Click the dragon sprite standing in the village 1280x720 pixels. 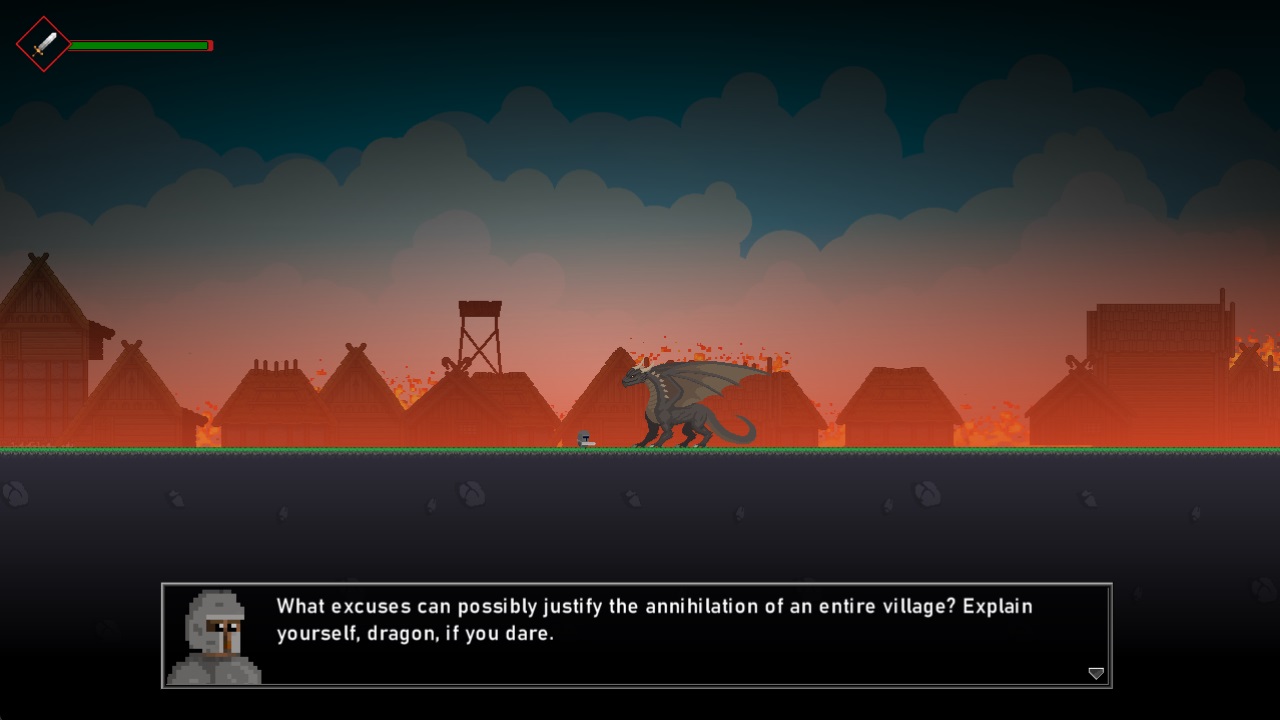680,410
